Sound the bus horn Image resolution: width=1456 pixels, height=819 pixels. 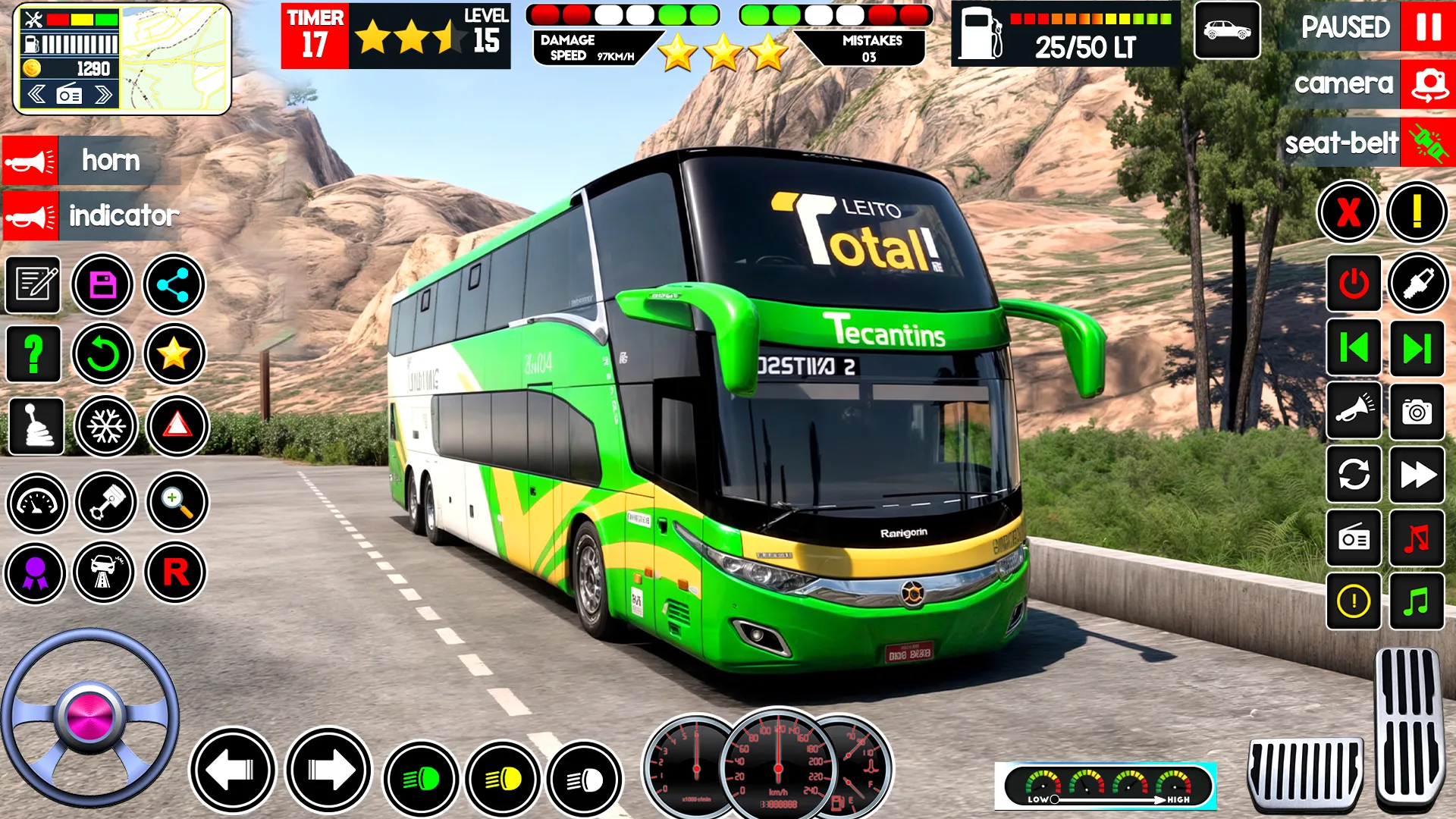[x=30, y=161]
